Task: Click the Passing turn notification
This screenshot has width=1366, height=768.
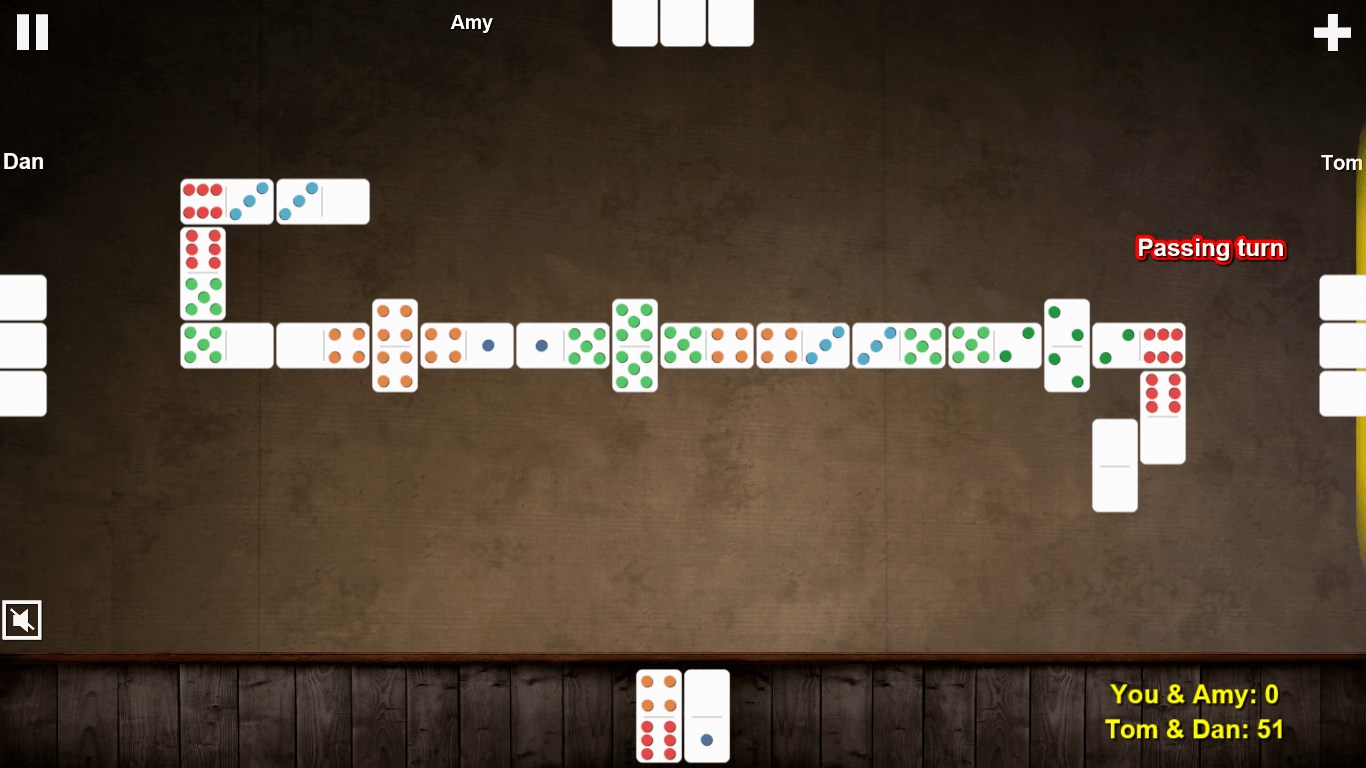Action: (1210, 248)
